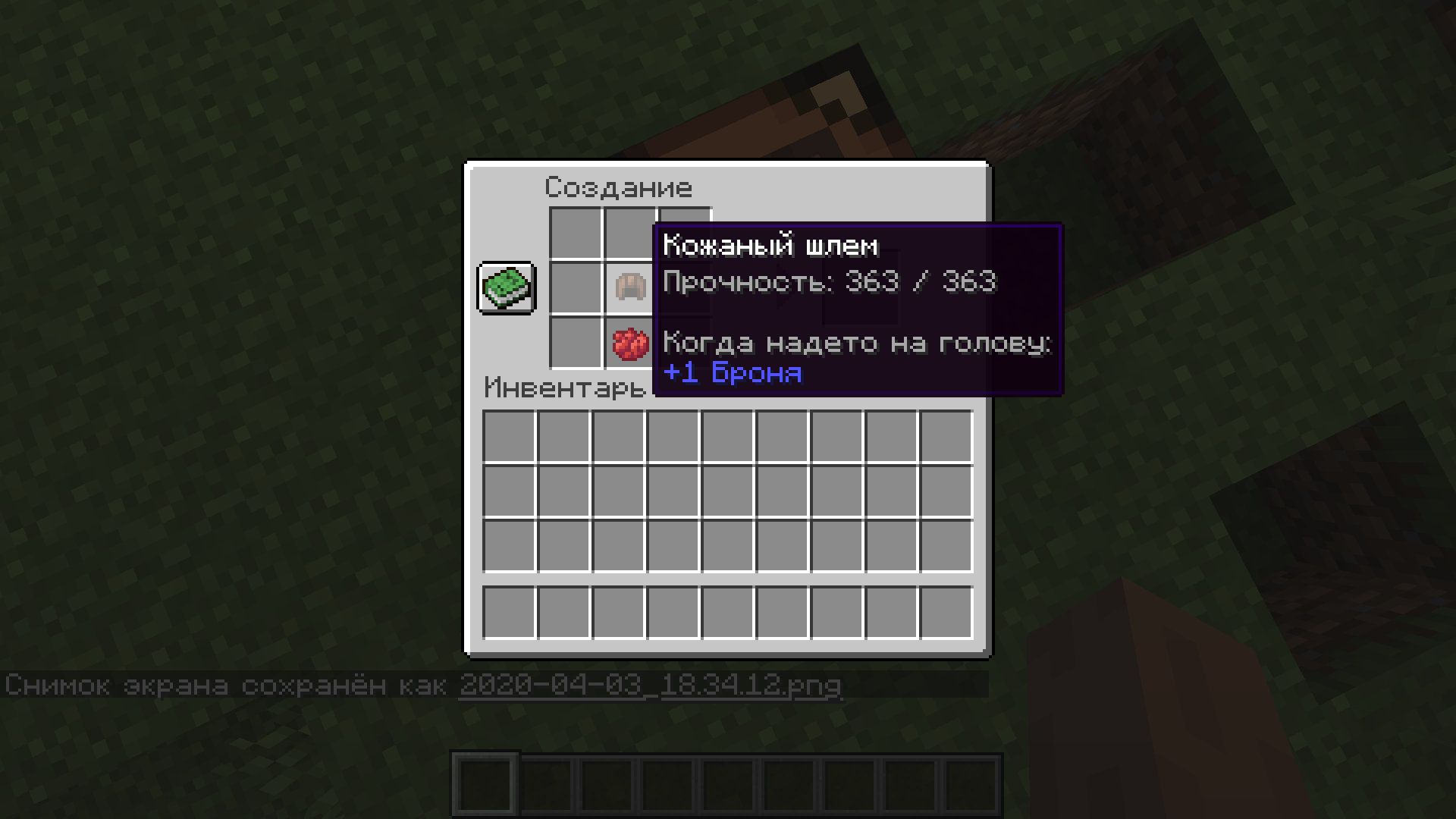Click the Создание header of the crafting window
Image resolution: width=1456 pixels, height=819 pixels.
pyautogui.click(x=620, y=187)
